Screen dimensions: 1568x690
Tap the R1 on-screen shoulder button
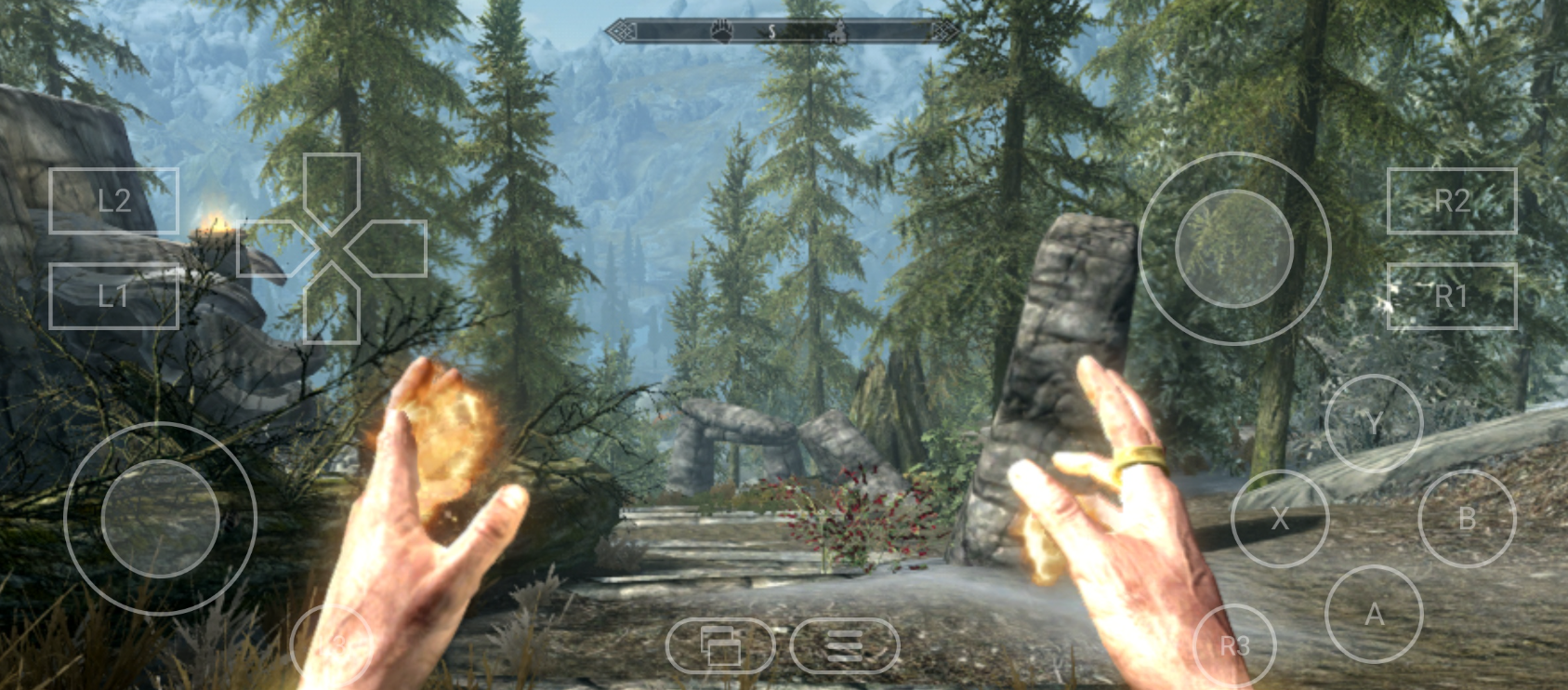click(1451, 296)
